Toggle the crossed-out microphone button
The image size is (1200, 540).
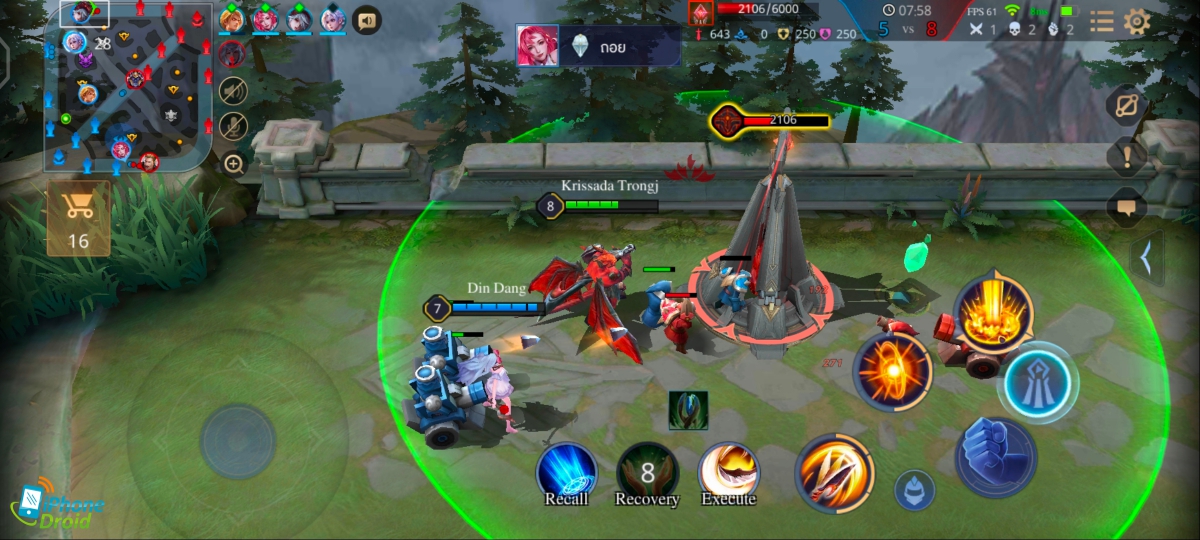[233, 126]
